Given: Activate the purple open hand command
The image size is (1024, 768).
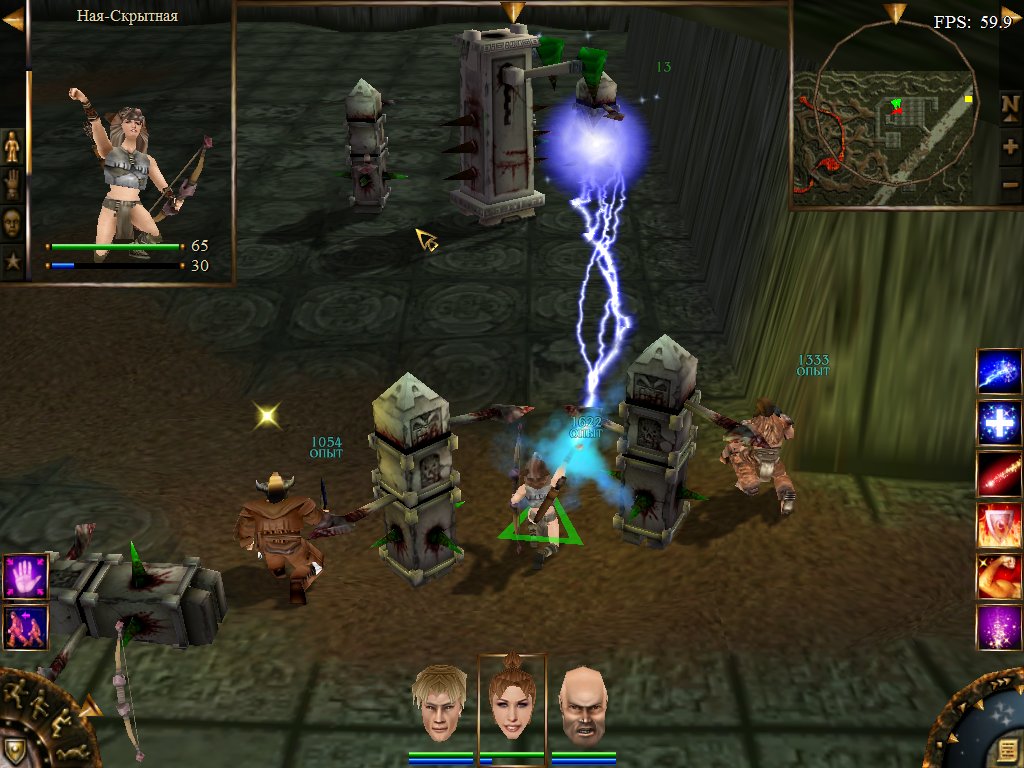Looking at the screenshot, I should click(25, 577).
